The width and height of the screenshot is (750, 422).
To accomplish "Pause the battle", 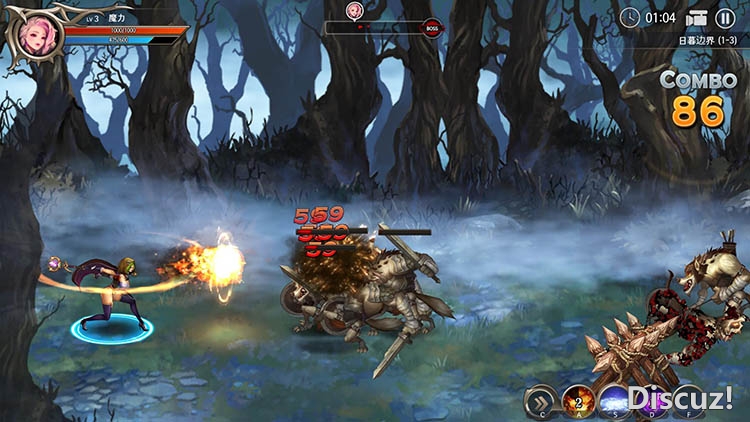I will [725, 18].
